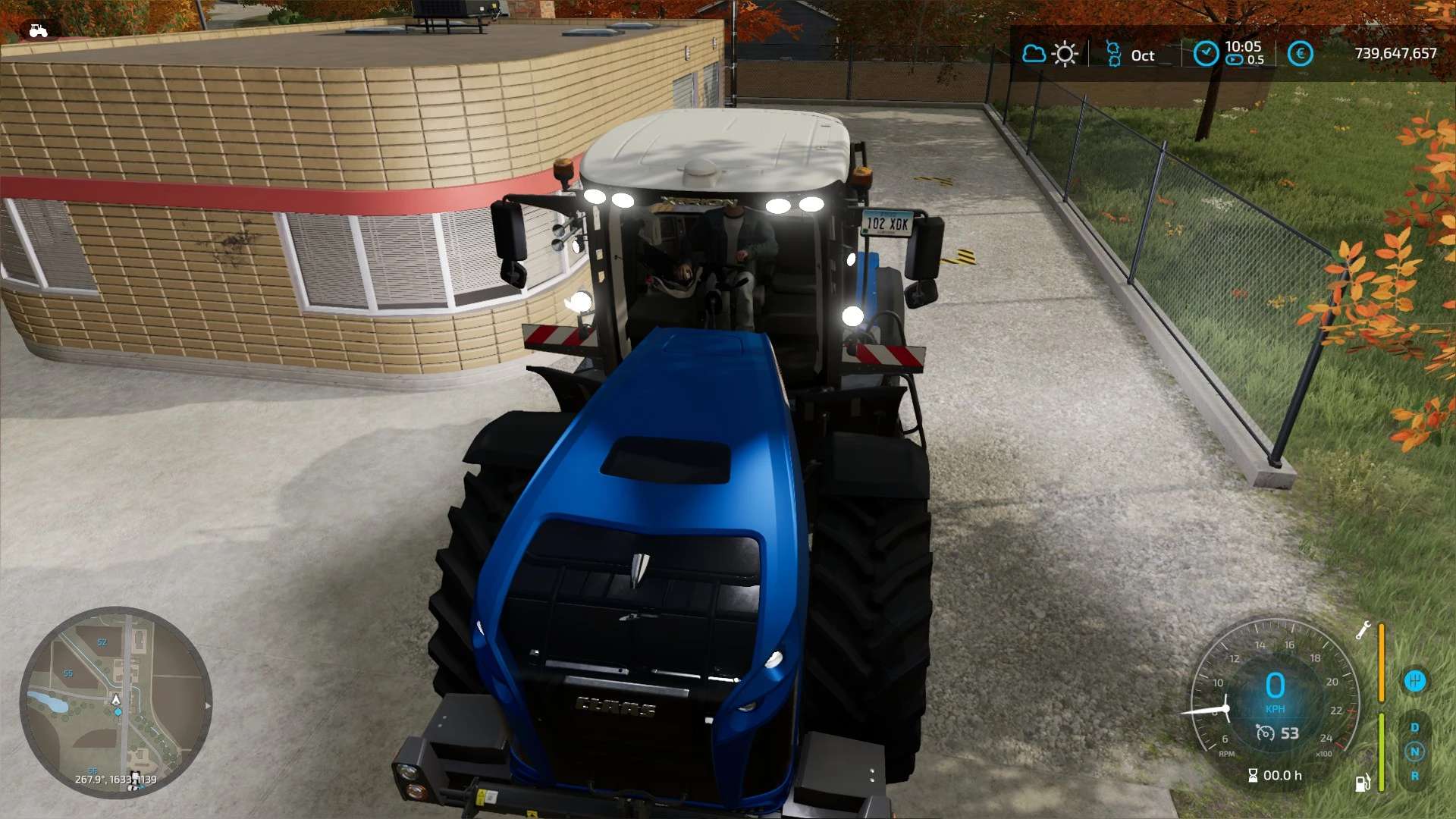Open the circular minimap
The image size is (1456, 819).
coord(115,702)
